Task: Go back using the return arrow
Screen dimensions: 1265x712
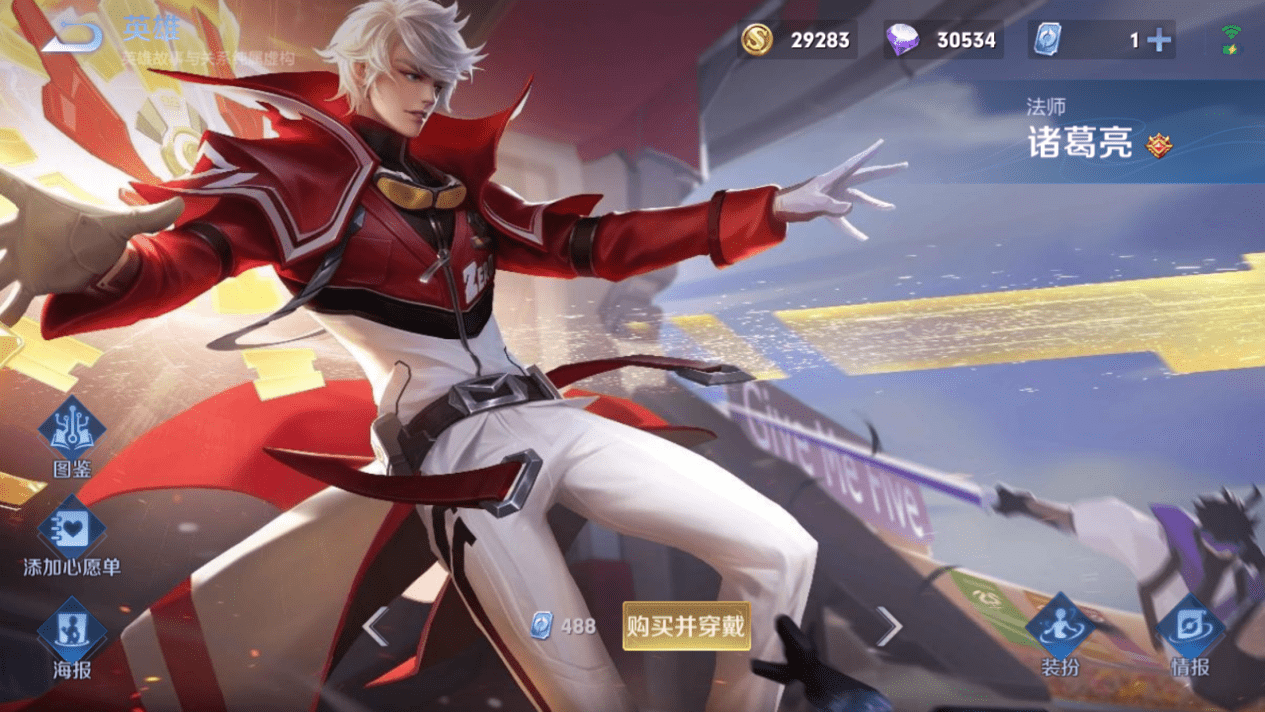Action: (73, 37)
